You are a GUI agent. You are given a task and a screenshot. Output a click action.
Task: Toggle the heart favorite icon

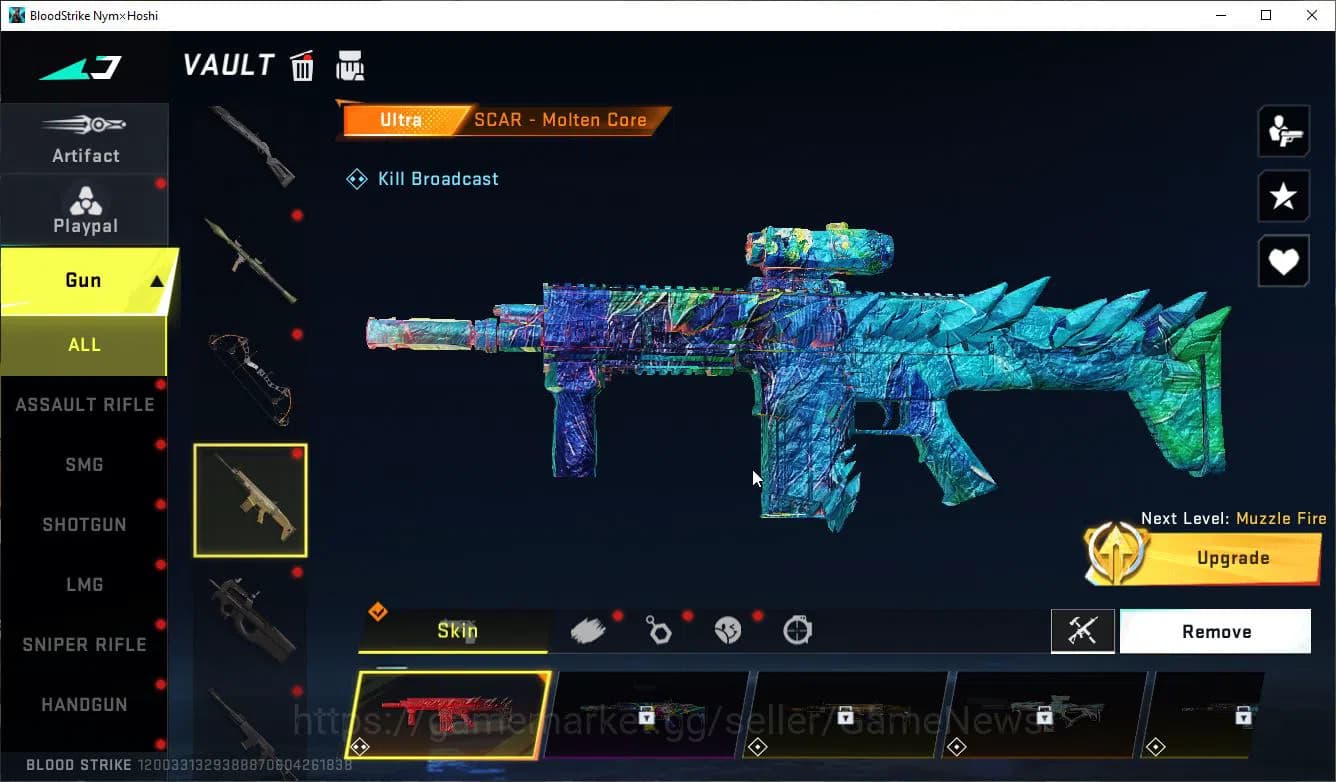pyautogui.click(x=1283, y=261)
